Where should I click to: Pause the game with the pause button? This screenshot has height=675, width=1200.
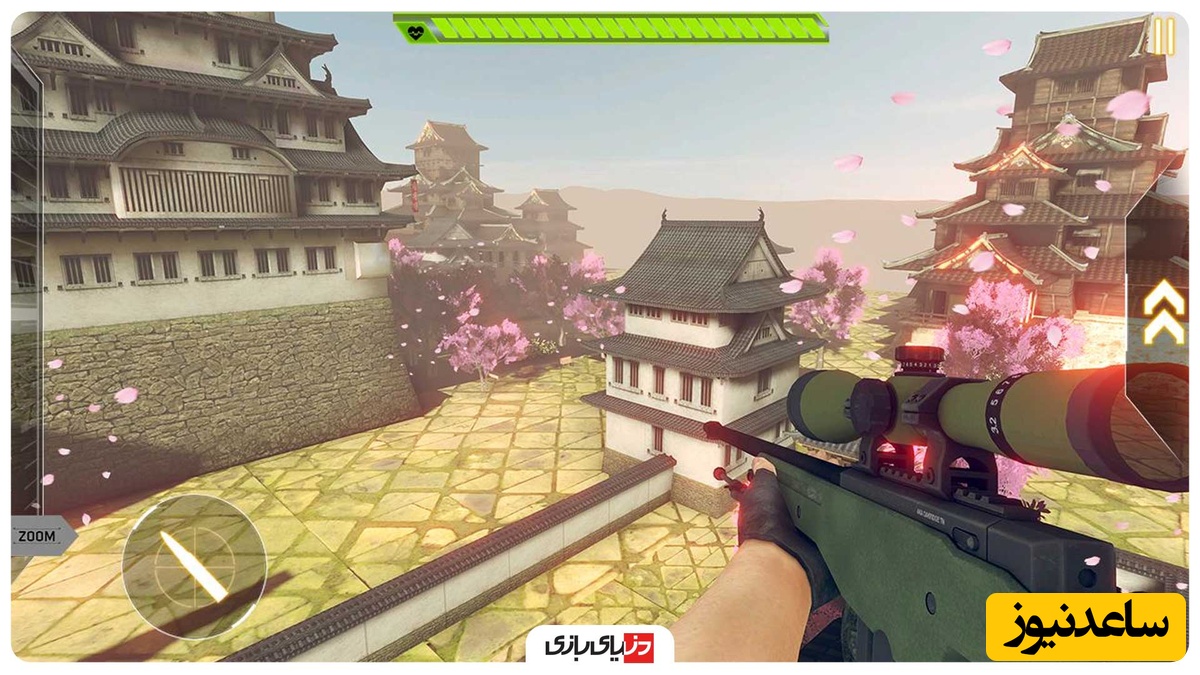(1163, 37)
